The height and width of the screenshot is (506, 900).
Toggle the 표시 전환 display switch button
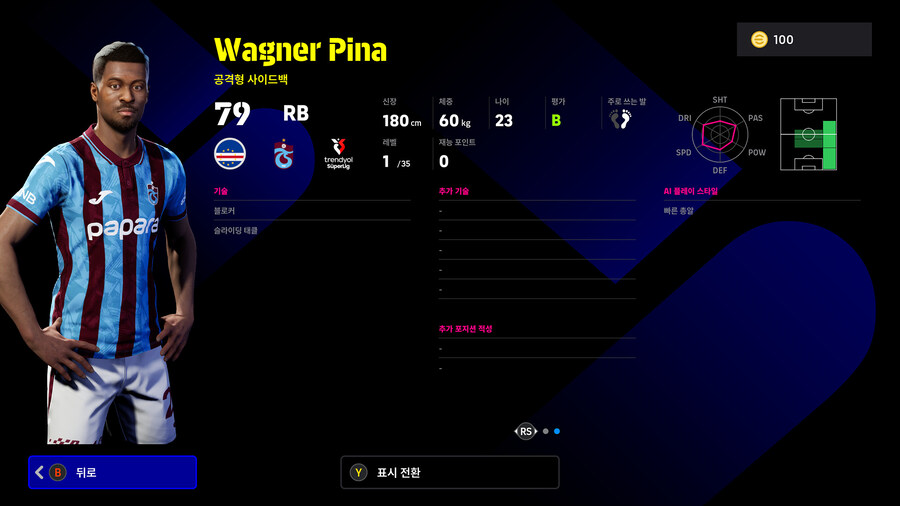point(449,472)
